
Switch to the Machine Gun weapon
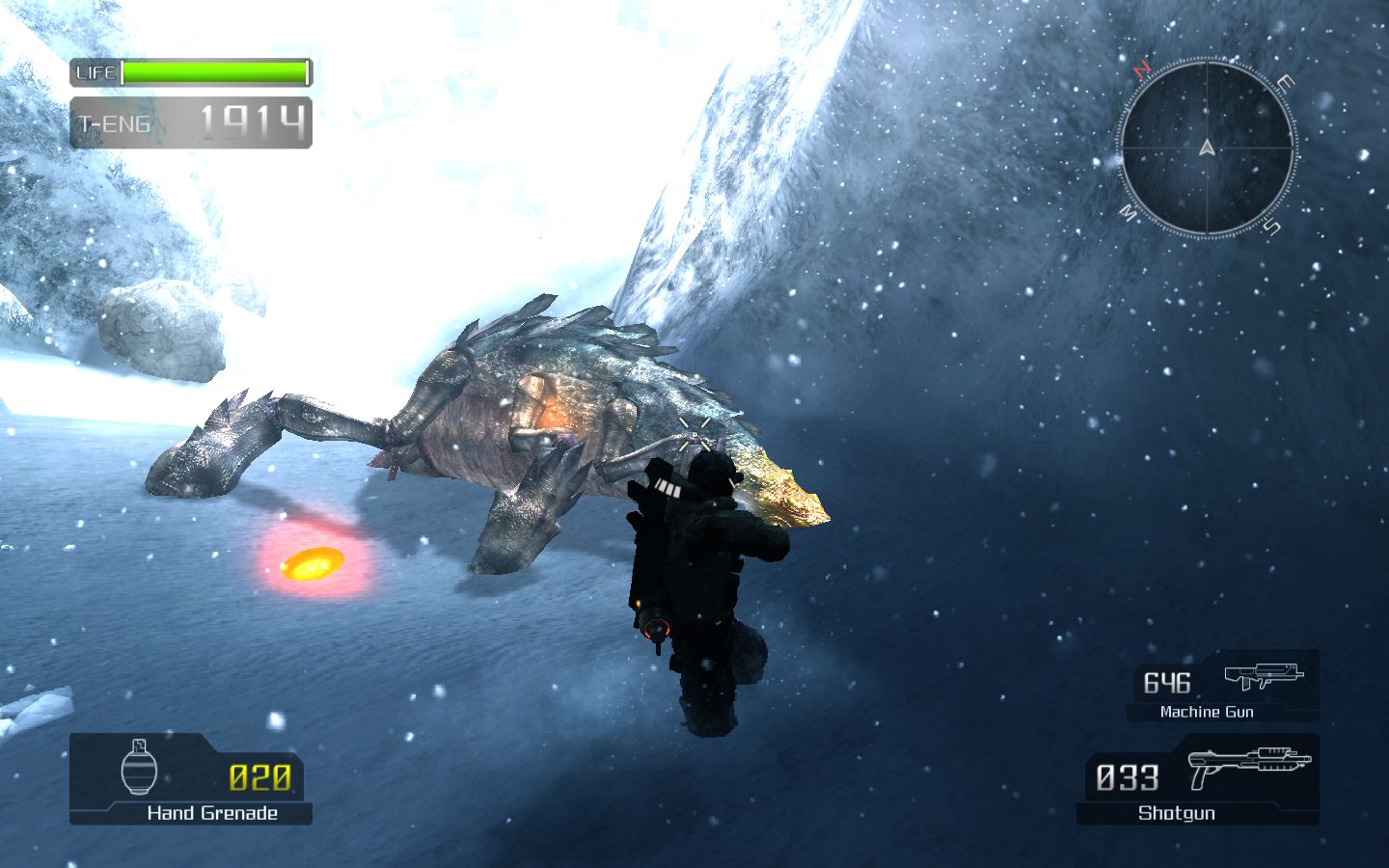point(1222,687)
